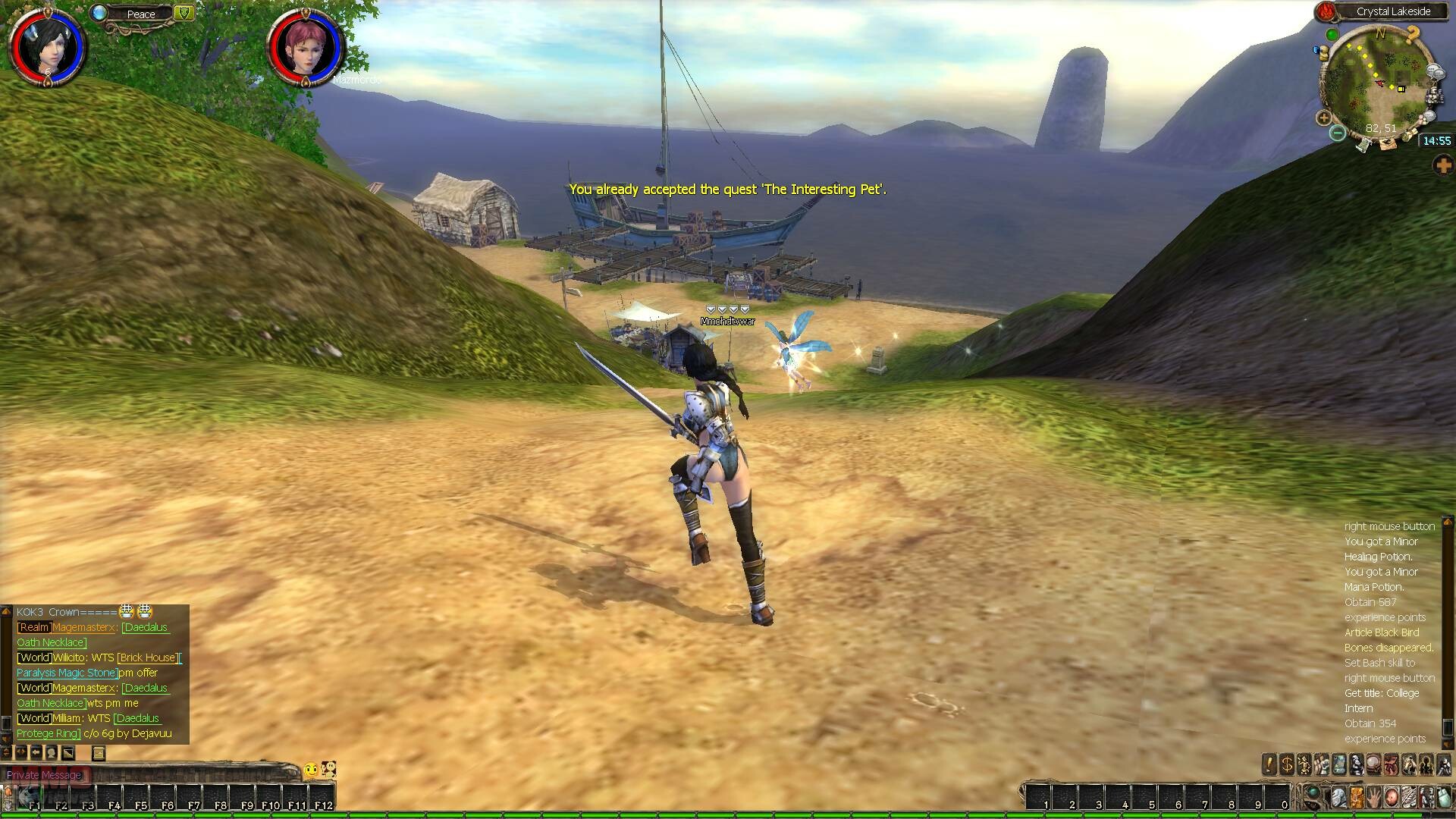Click the Brick House item link in chat

(148, 657)
